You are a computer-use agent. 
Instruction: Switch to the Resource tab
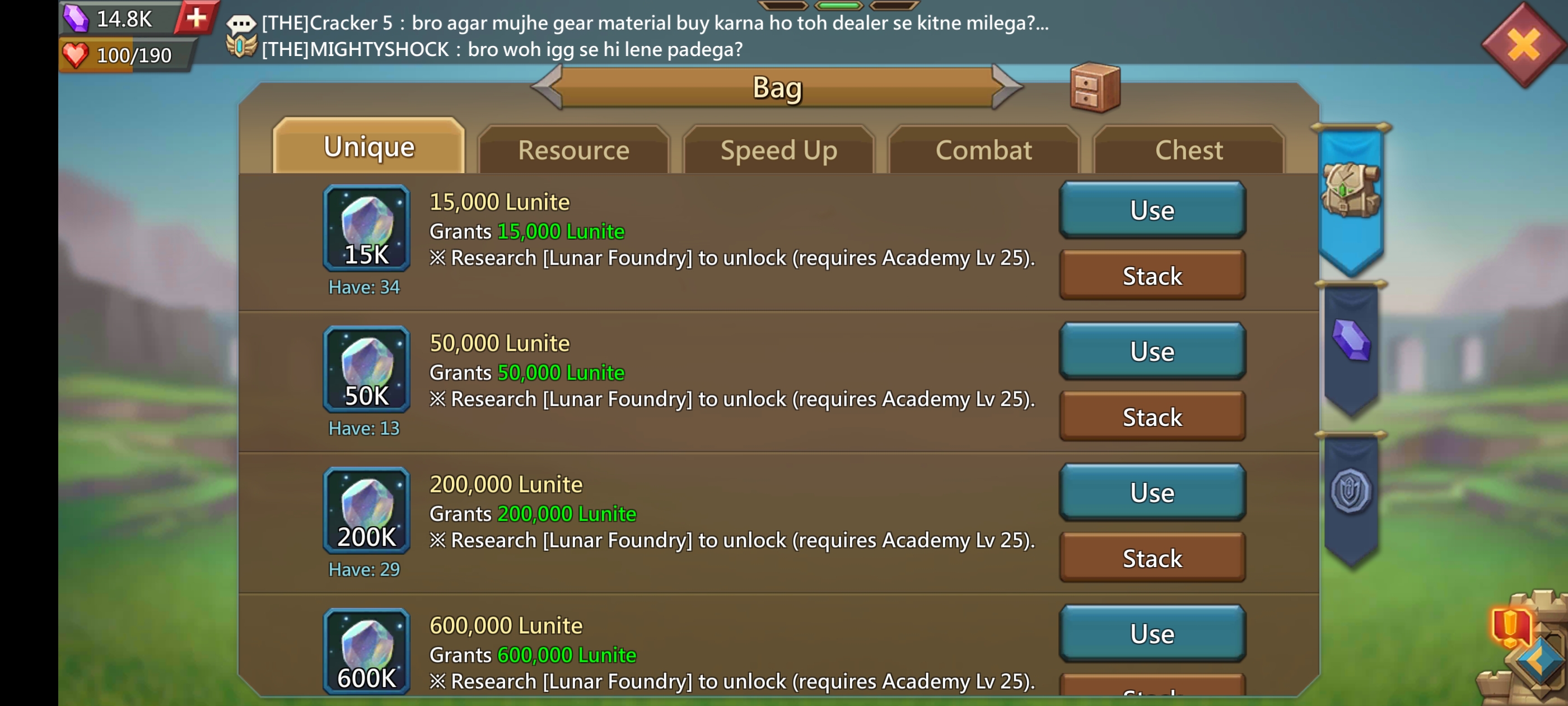pos(573,151)
